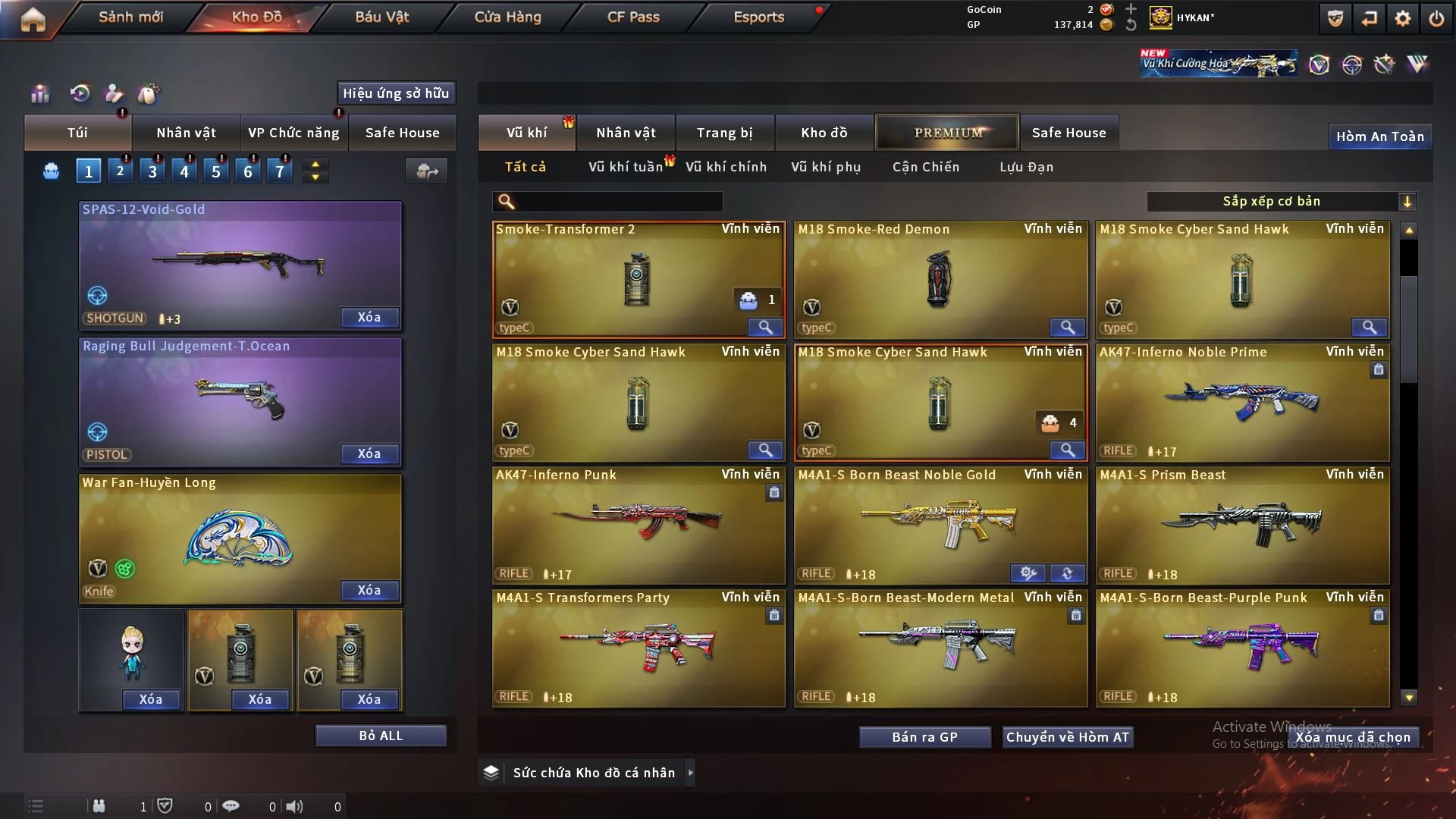Sell selection with Bán ra GP
The width and height of the screenshot is (1456, 819).
tap(924, 737)
